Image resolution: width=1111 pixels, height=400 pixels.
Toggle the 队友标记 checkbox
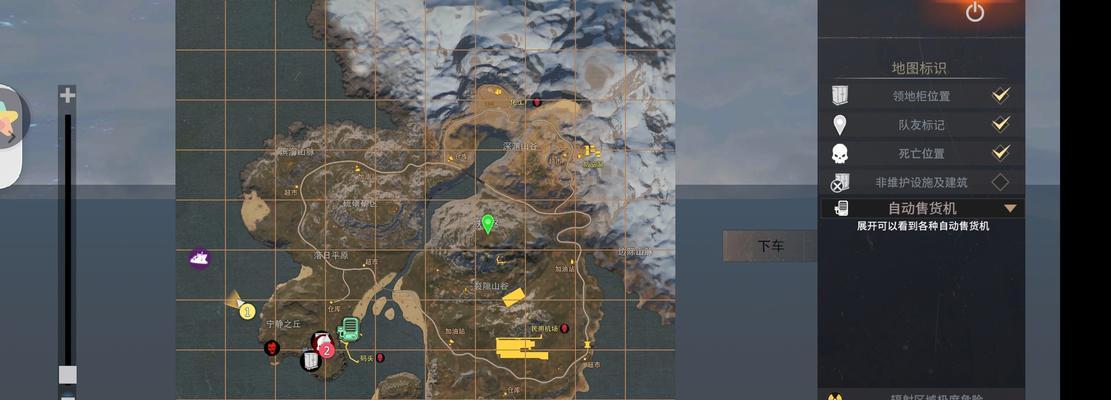[x=1000, y=125]
